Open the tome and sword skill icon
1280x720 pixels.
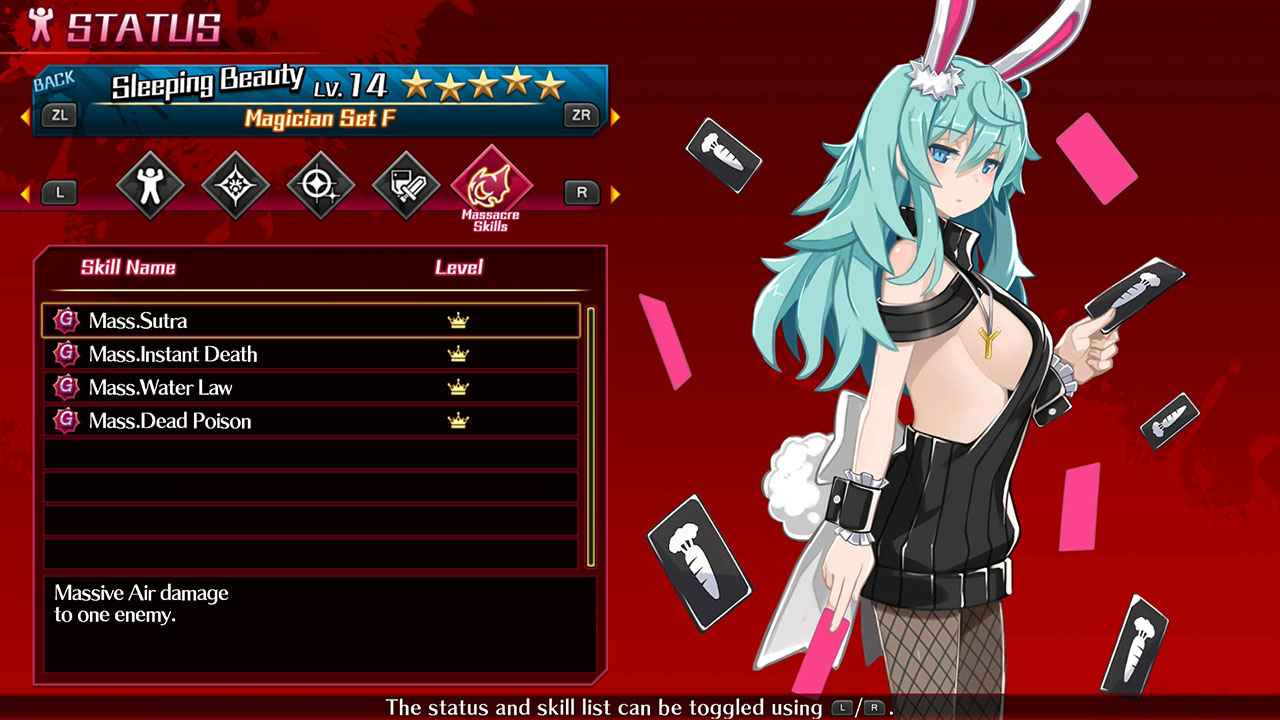pyautogui.click(x=405, y=184)
